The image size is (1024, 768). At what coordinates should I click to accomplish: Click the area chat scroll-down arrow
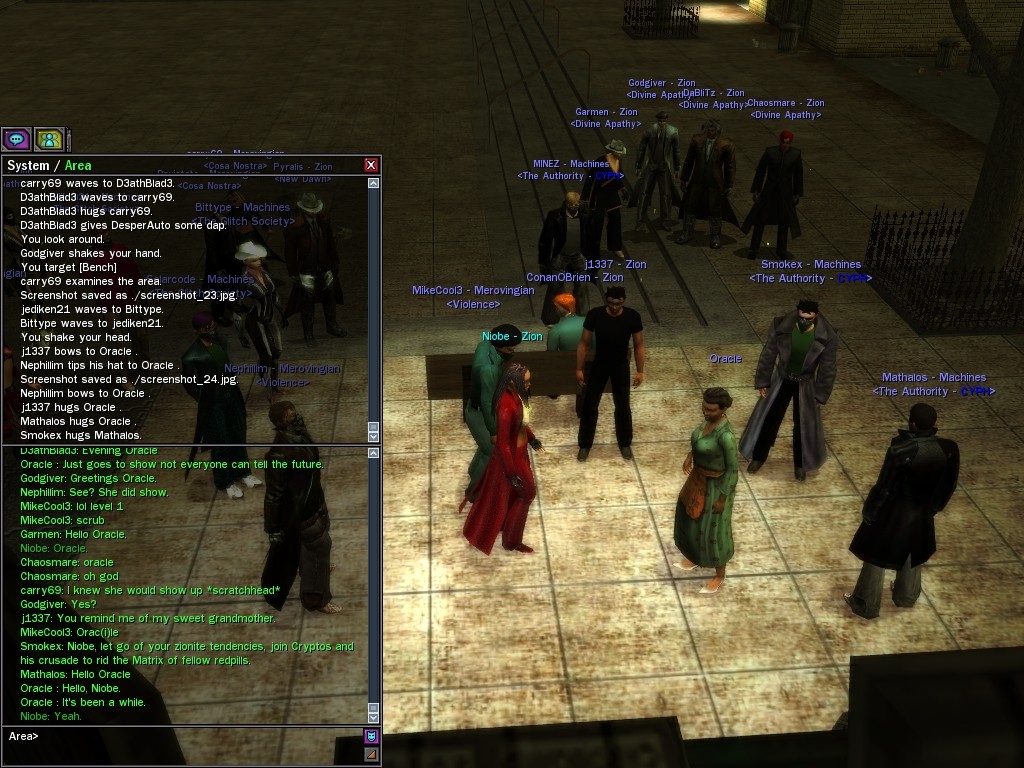pyautogui.click(x=374, y=717)
